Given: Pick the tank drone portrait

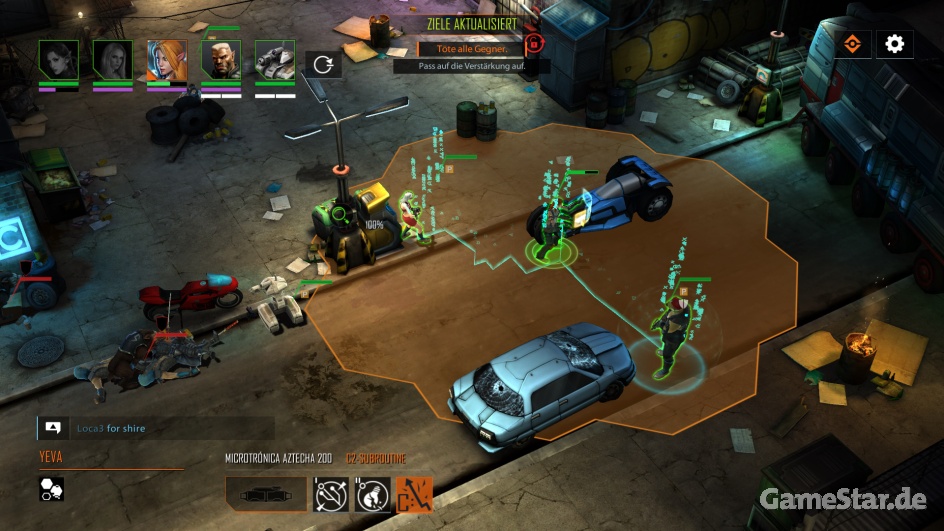Looking at the screenshot, I should coord(274,59).
